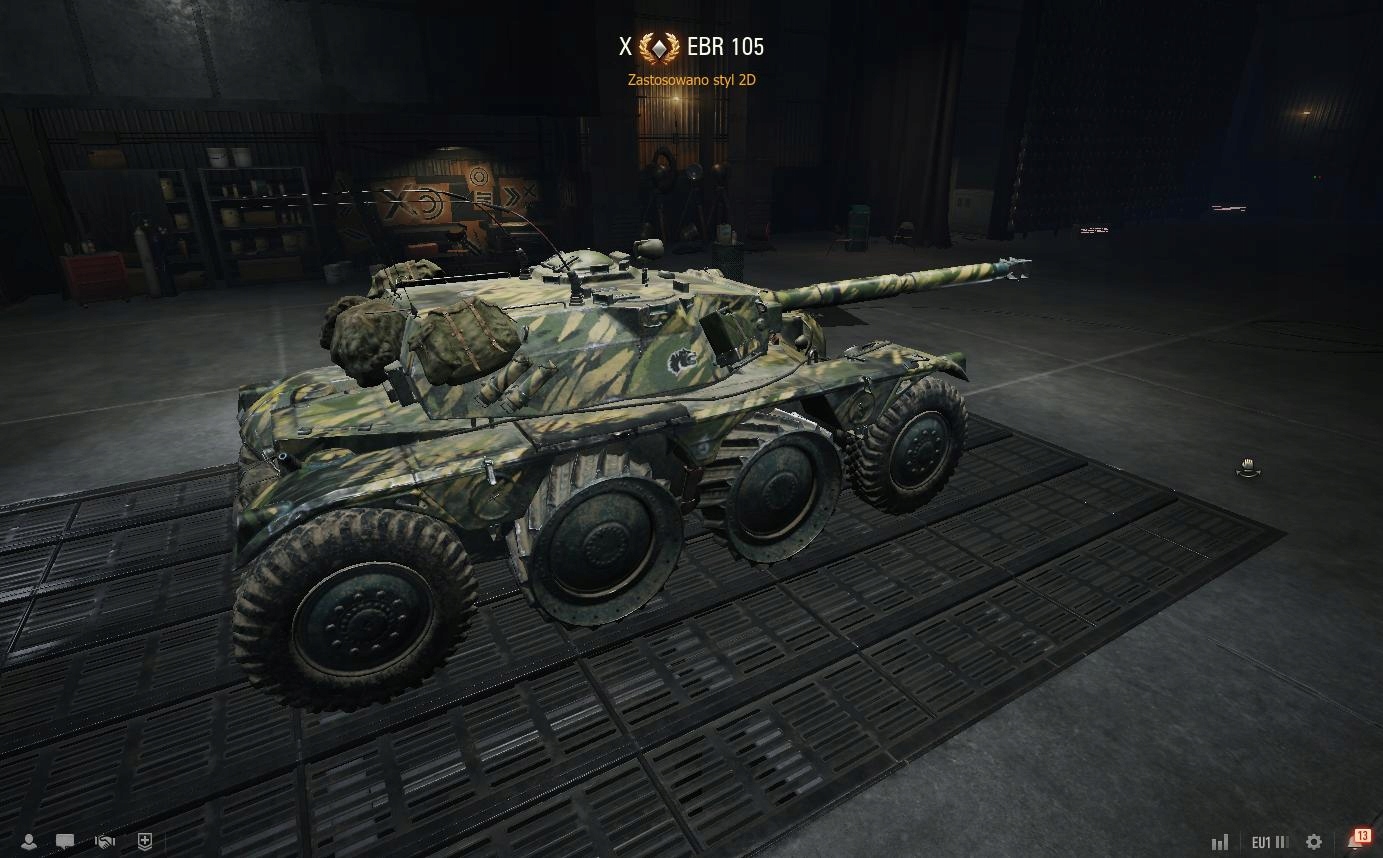The width and height of the screenshot is (1383, 858).
Task: Select the EU1 server indicator
Action: (1269, 842)
